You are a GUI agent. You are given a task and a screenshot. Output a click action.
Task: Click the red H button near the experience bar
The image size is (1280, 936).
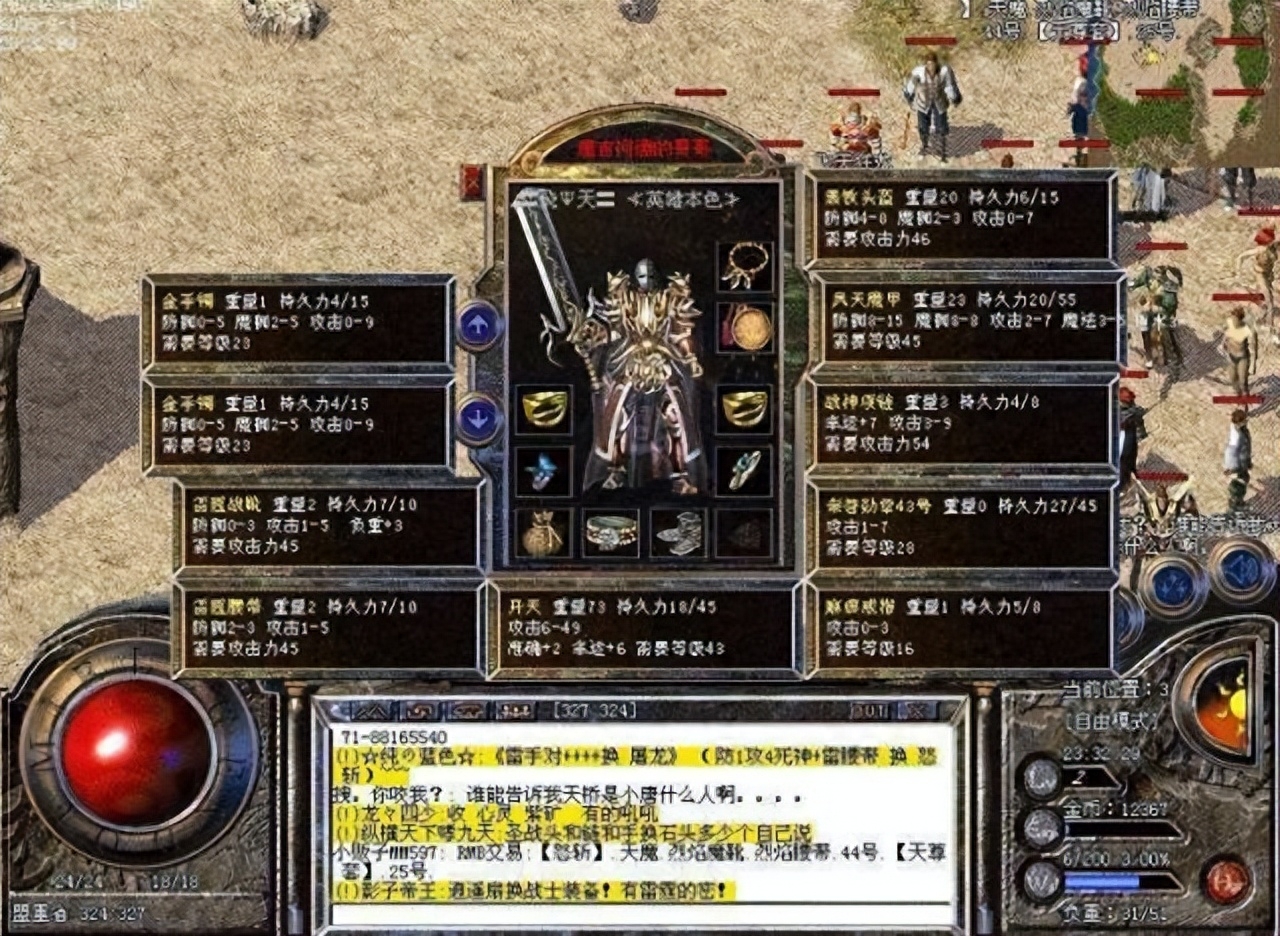click(x=1227, y=880)
